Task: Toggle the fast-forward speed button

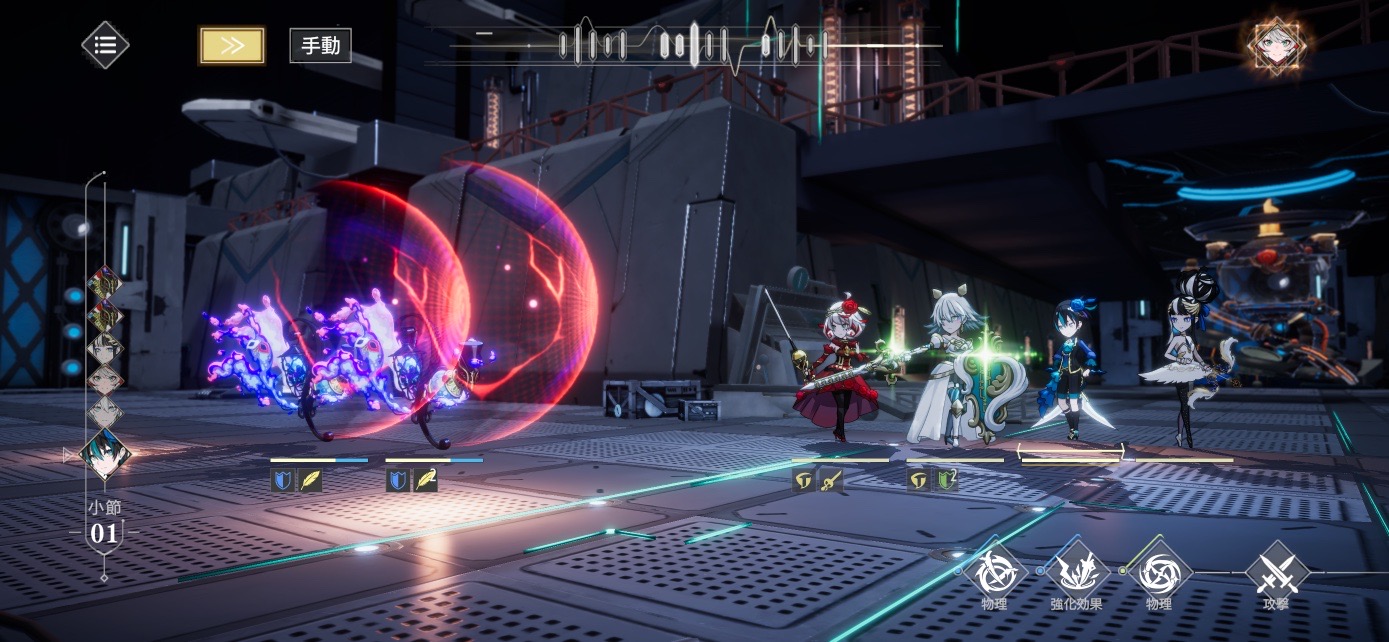Action: (x=232, y=45)
